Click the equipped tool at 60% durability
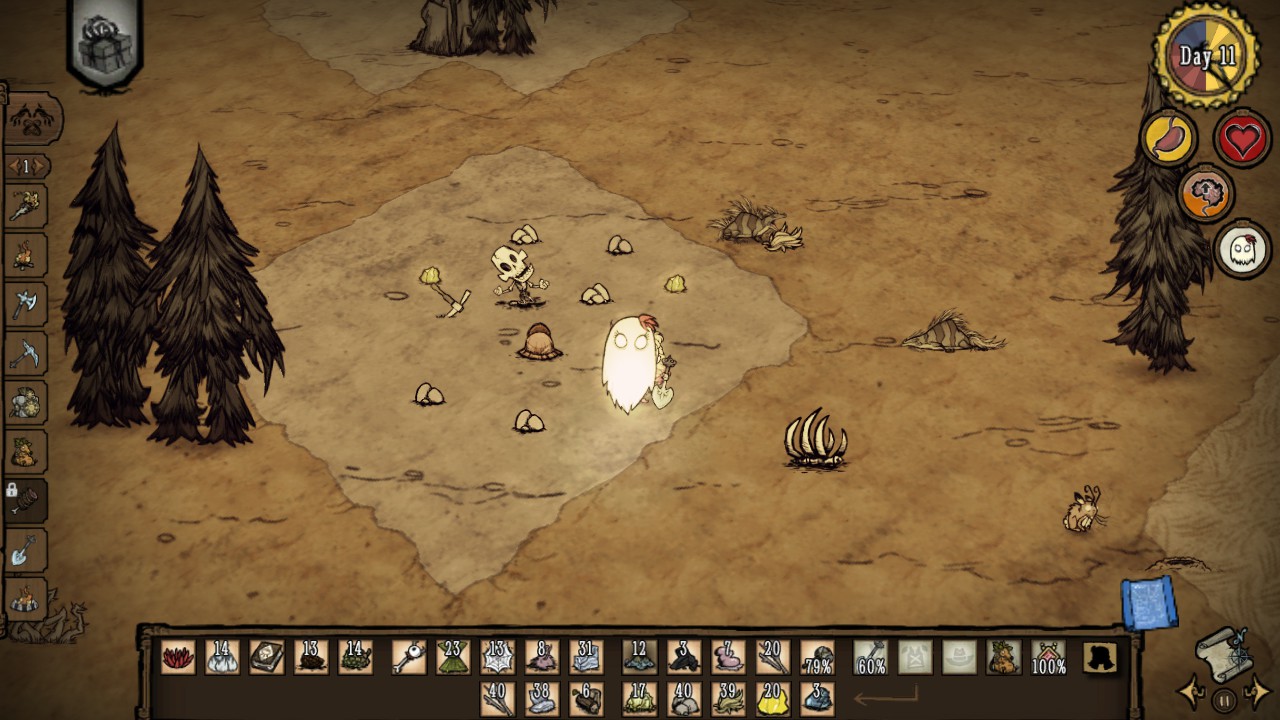 (870, 658)
